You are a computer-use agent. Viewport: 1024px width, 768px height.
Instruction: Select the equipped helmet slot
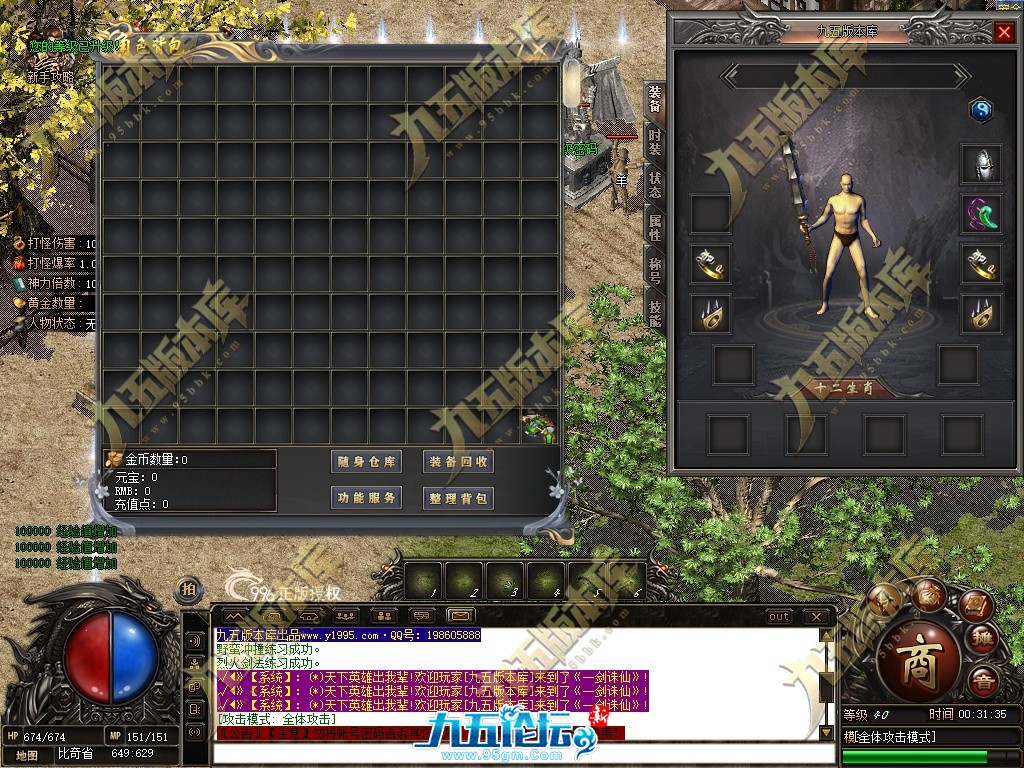tap(981, 164)
